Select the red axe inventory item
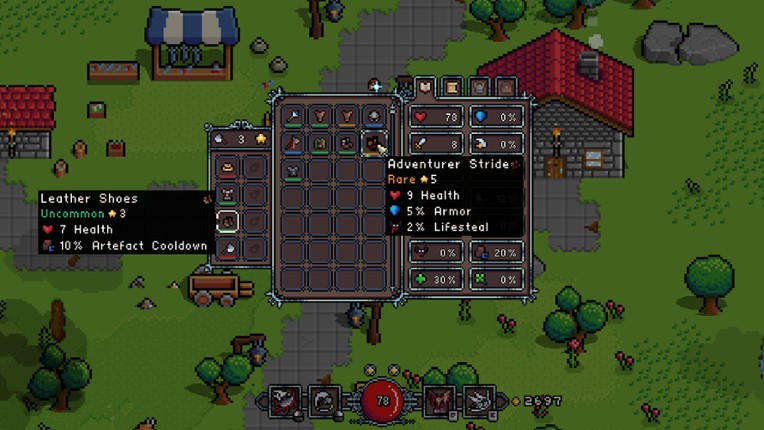 (293, 143)
